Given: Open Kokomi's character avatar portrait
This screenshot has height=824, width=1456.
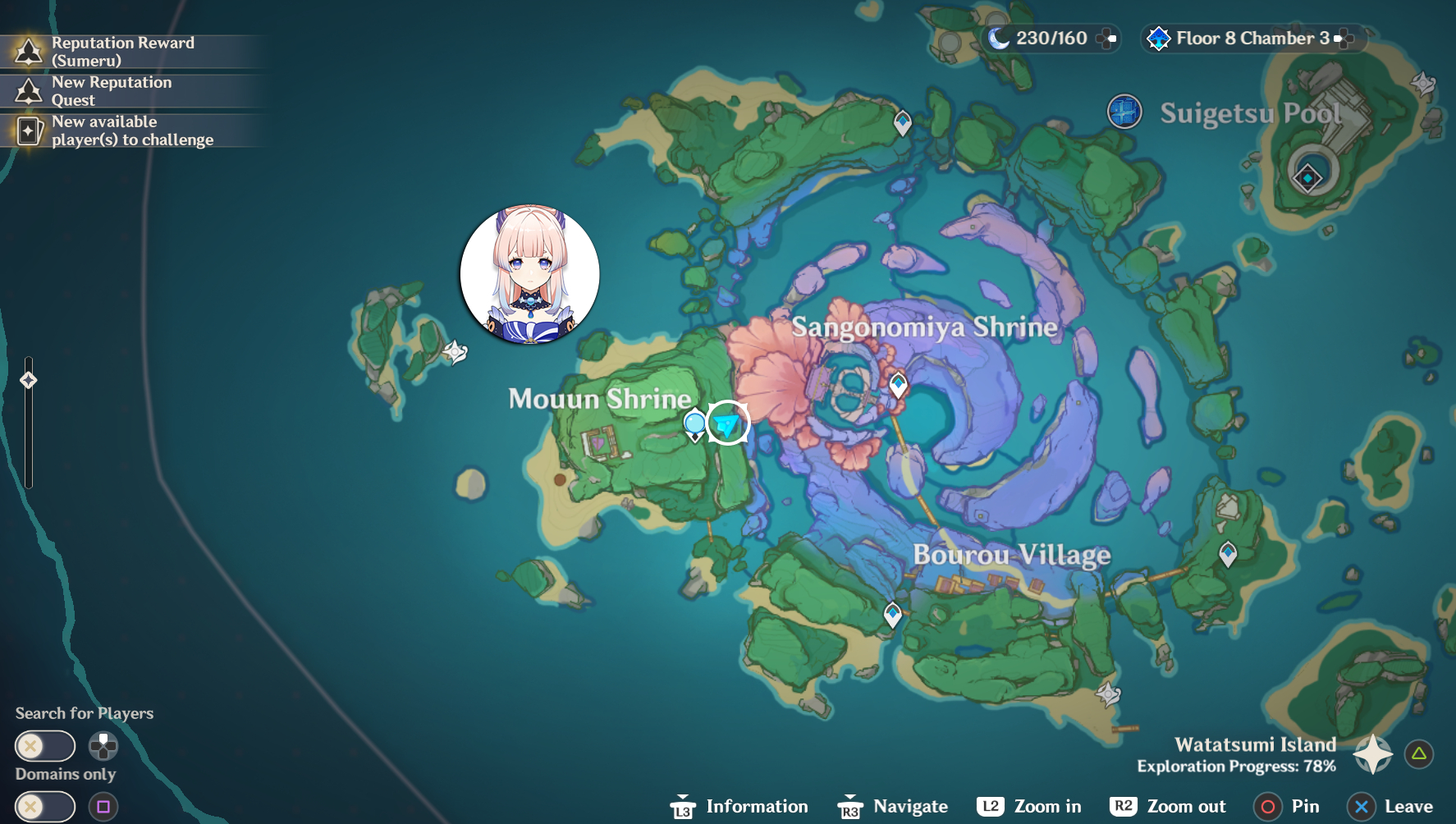Looking at the screenshot, I should tap(529, 273).
